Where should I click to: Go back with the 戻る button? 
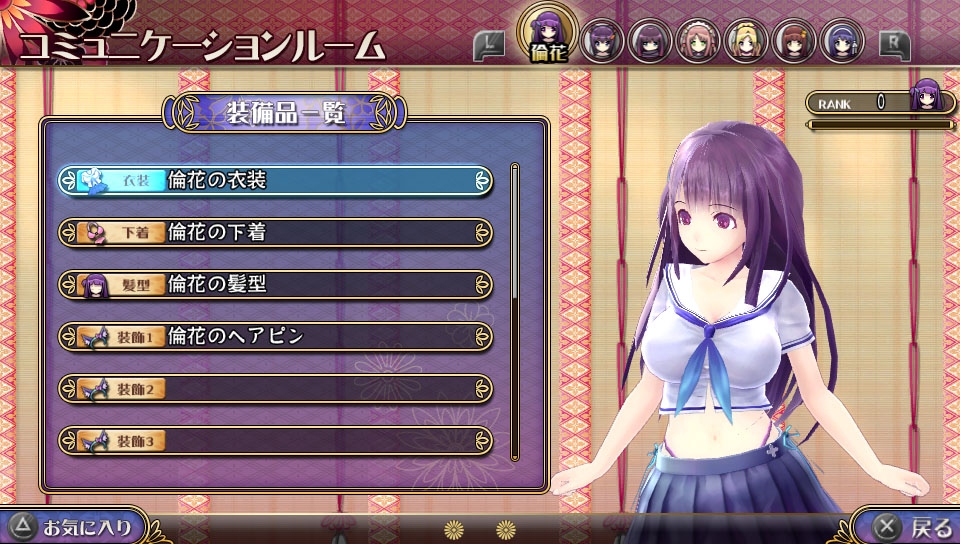click(912, 526)
